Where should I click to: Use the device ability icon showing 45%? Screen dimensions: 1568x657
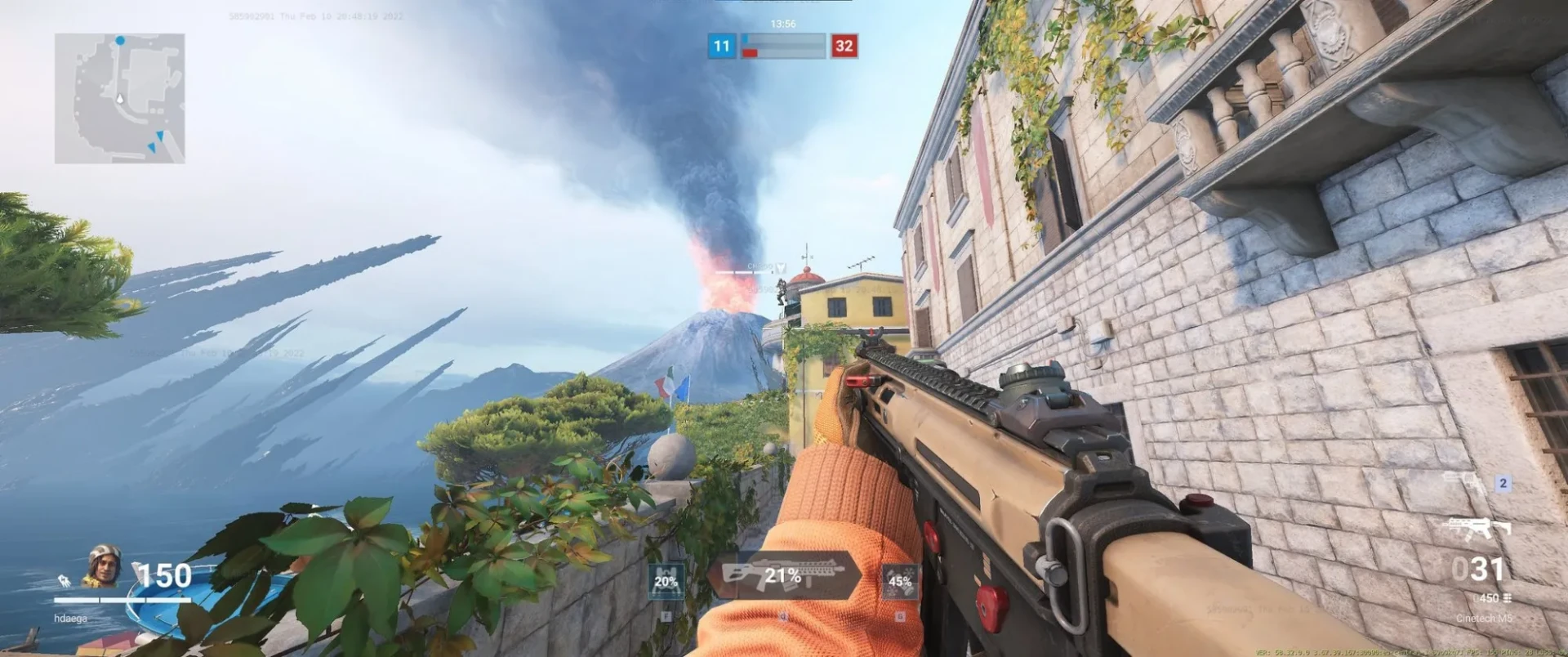pos(899,581)
